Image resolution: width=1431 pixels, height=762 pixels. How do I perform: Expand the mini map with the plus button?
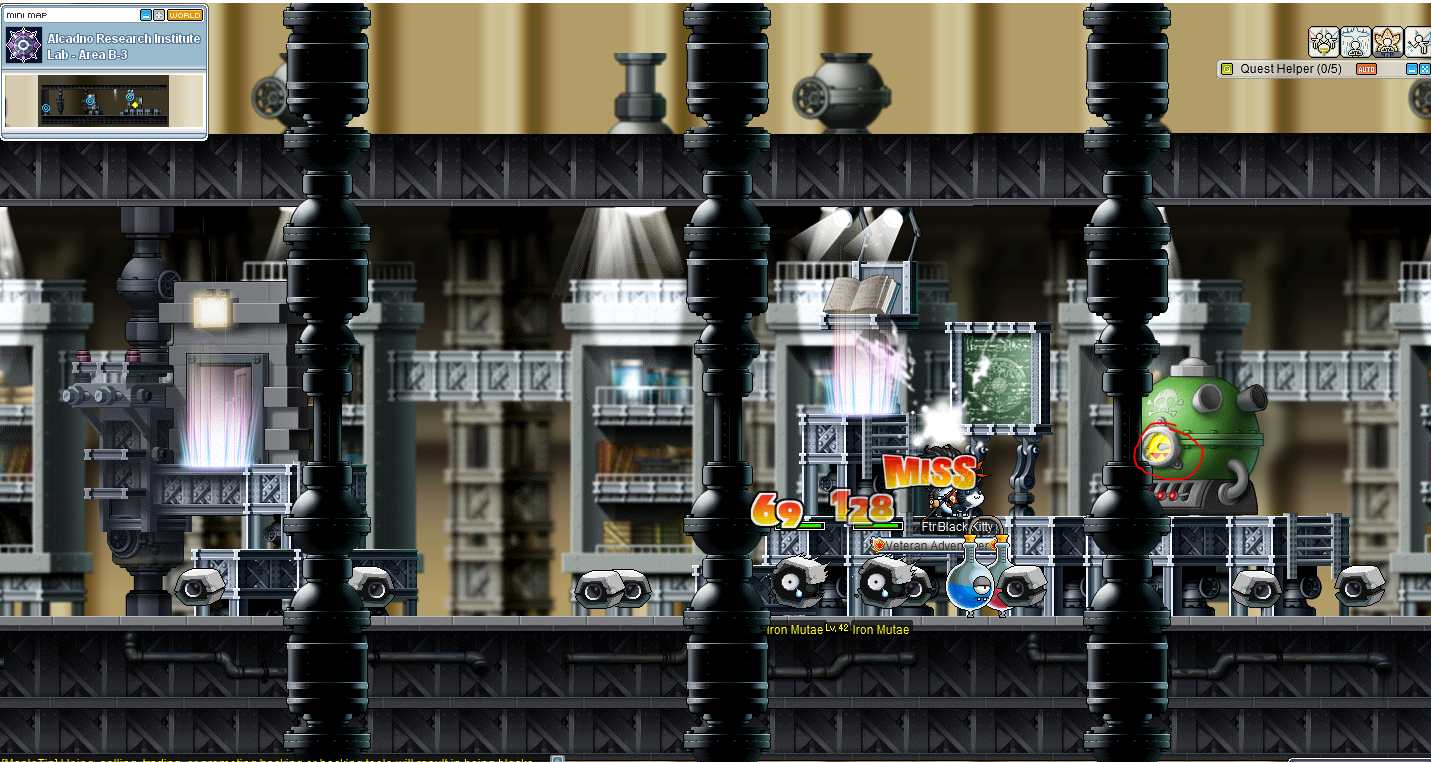[x=158, y=15]
